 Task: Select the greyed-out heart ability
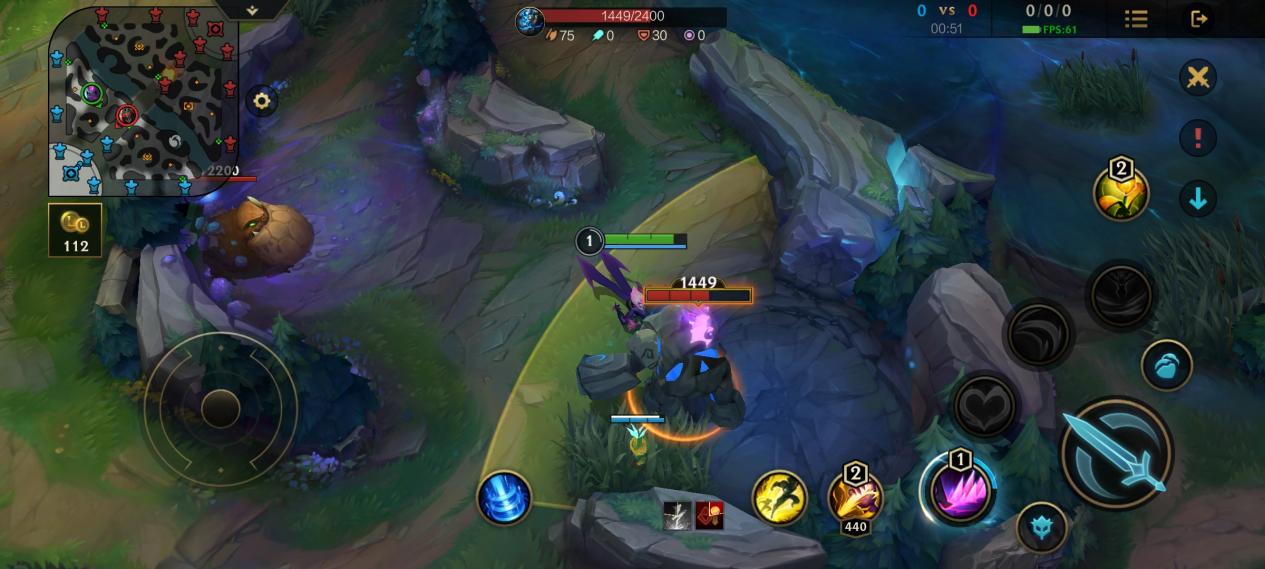click(985, 406)
